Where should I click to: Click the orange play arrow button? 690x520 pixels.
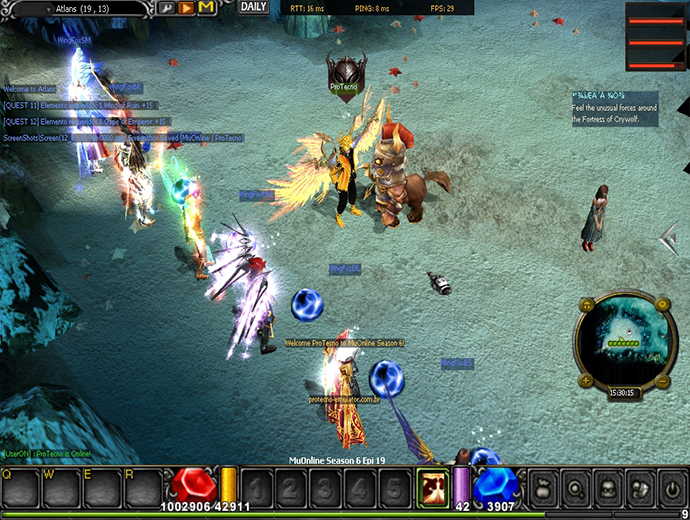coord(186,8)
